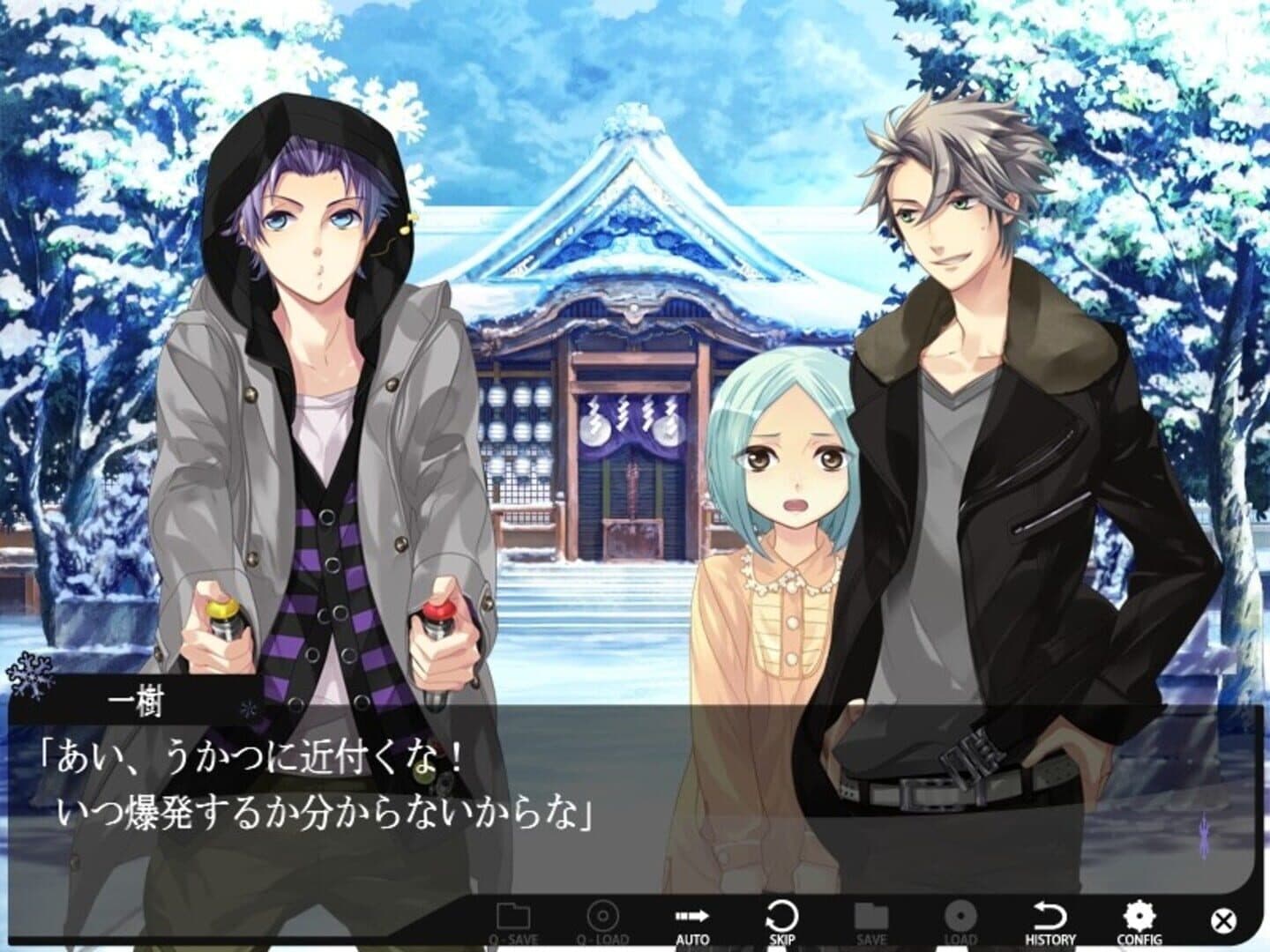
Task: Click the Q-LOAD quick load button
Action: coord(602,922)
